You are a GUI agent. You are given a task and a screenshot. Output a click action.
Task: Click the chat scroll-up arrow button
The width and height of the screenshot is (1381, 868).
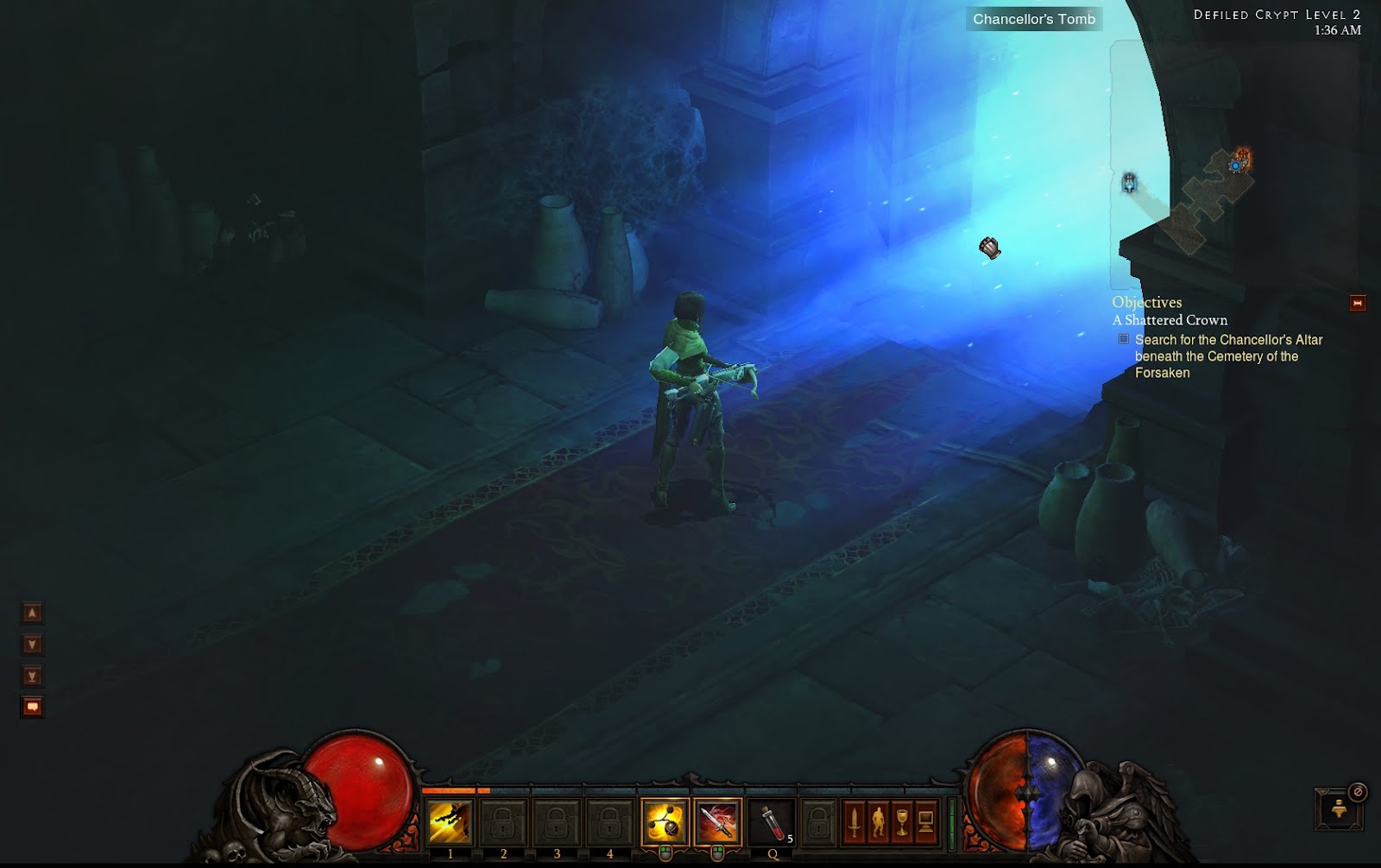[x=31, y=614]
